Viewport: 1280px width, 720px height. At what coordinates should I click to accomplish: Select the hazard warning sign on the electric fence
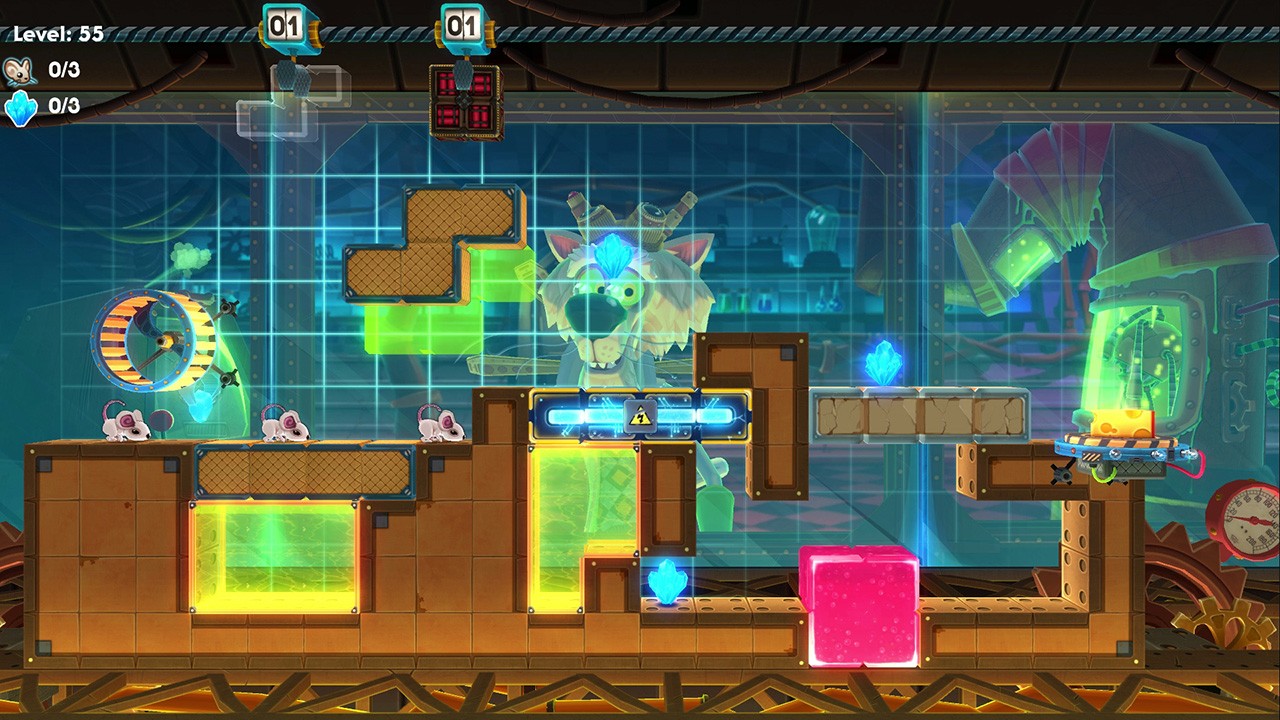[x=639, y=414]
